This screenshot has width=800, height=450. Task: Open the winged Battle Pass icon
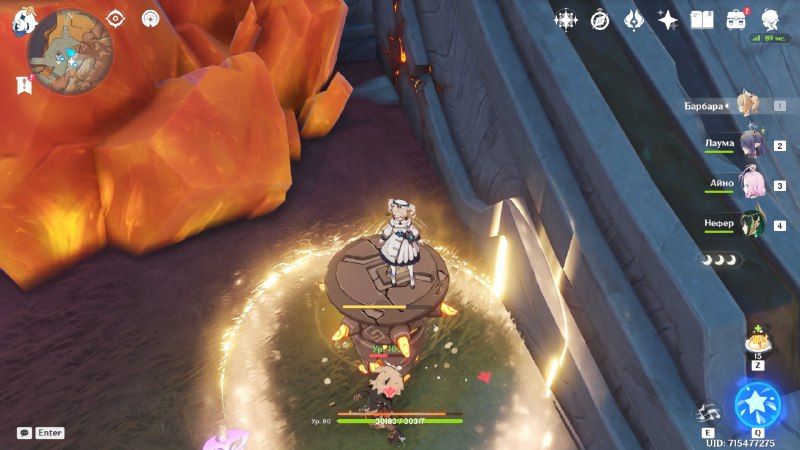coord(634,19)
